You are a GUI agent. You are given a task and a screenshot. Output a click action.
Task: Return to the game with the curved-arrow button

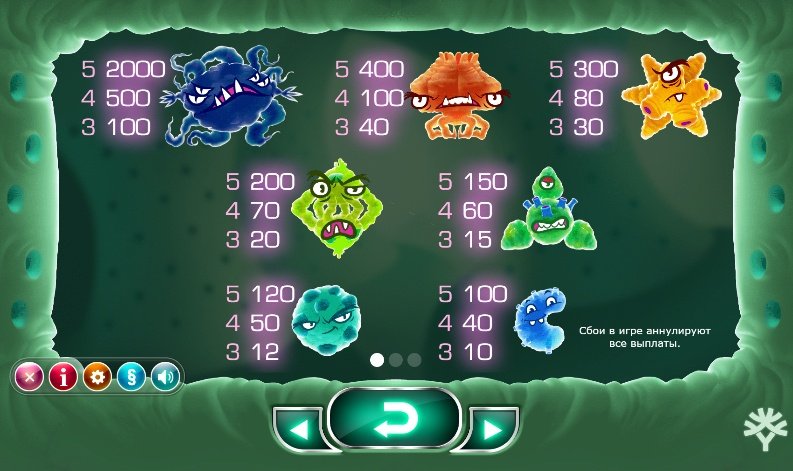(x=394, y=425)
